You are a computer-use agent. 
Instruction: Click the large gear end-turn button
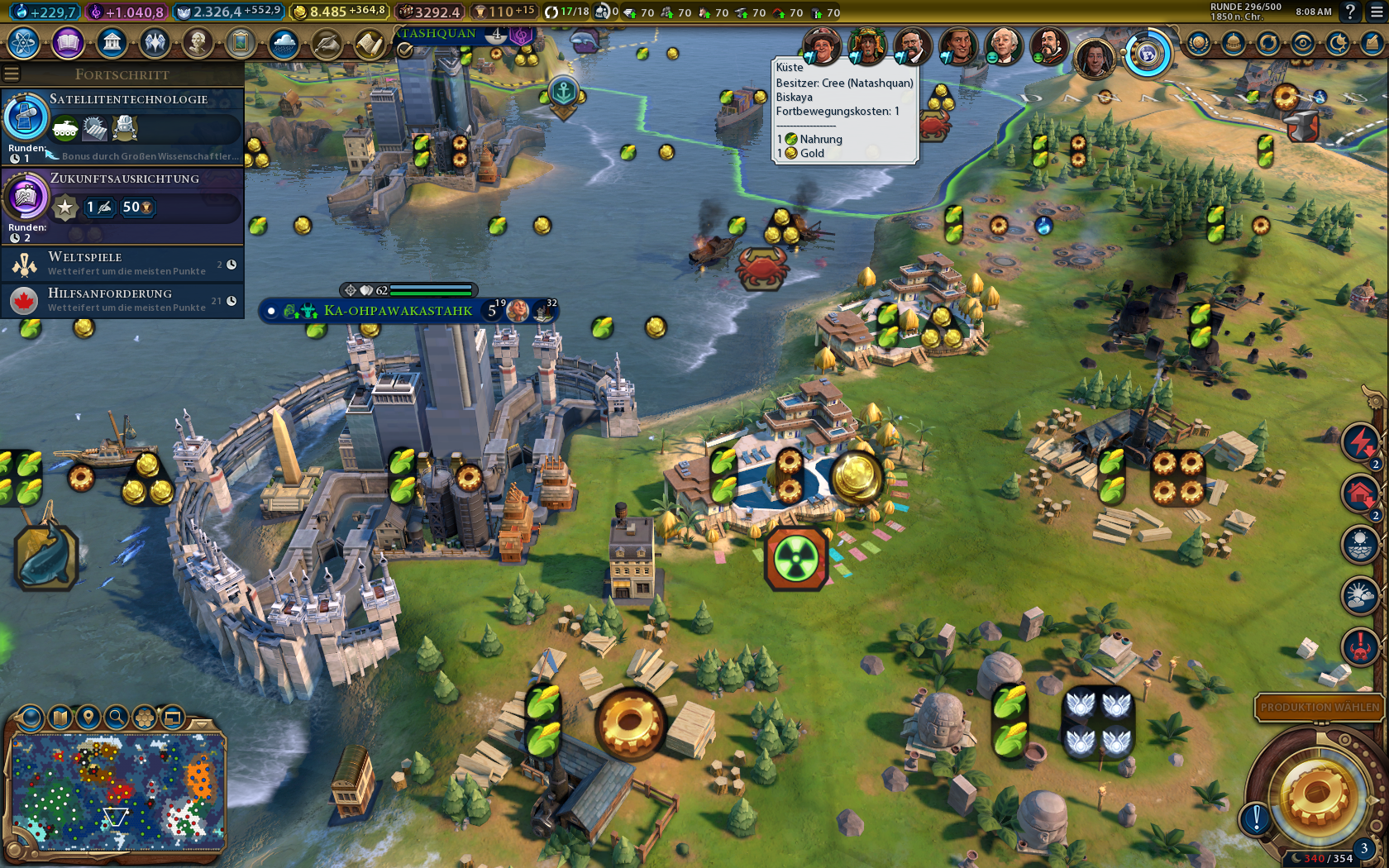coord(1316,795)
